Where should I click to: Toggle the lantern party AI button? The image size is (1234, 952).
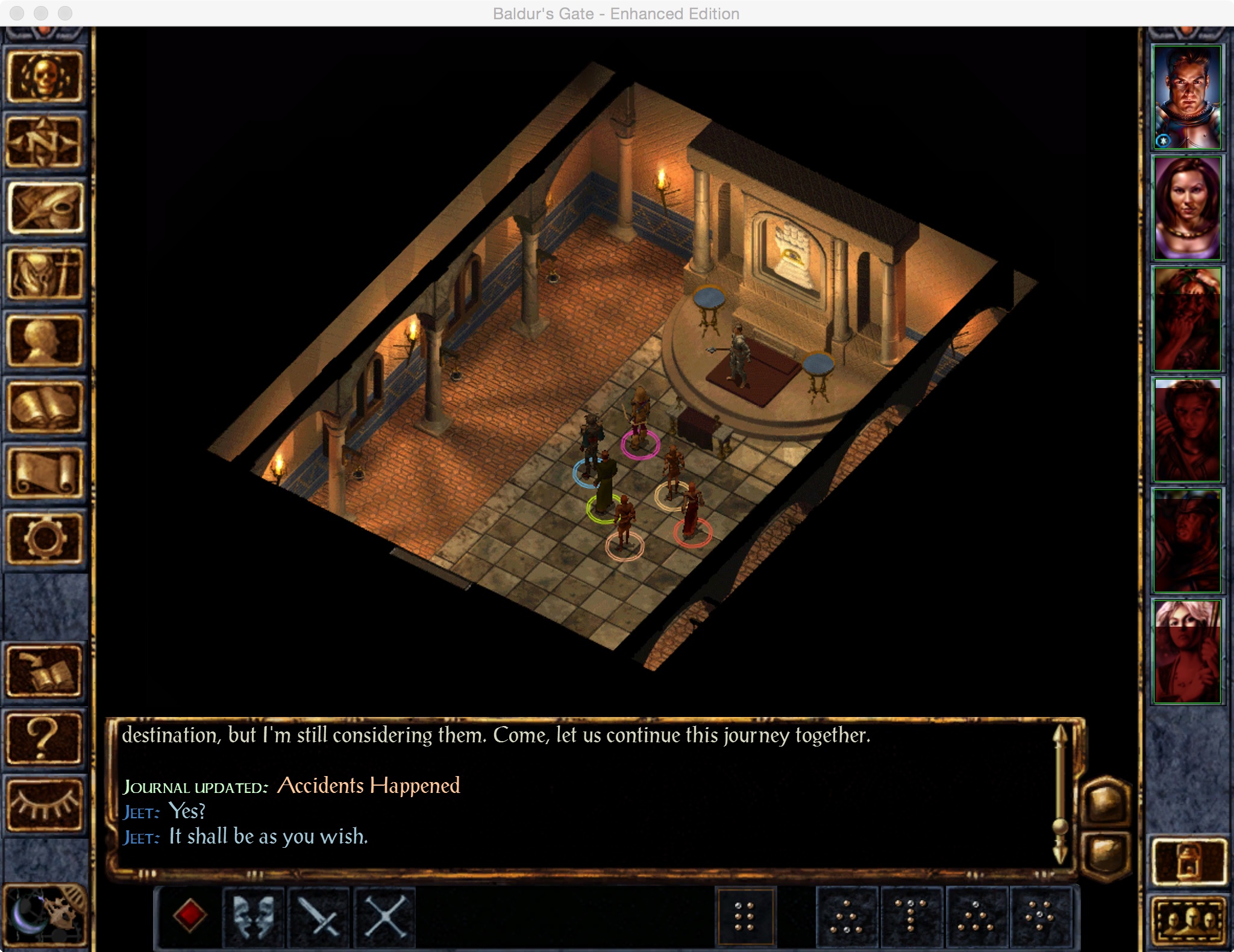(x=1188, y=862)
